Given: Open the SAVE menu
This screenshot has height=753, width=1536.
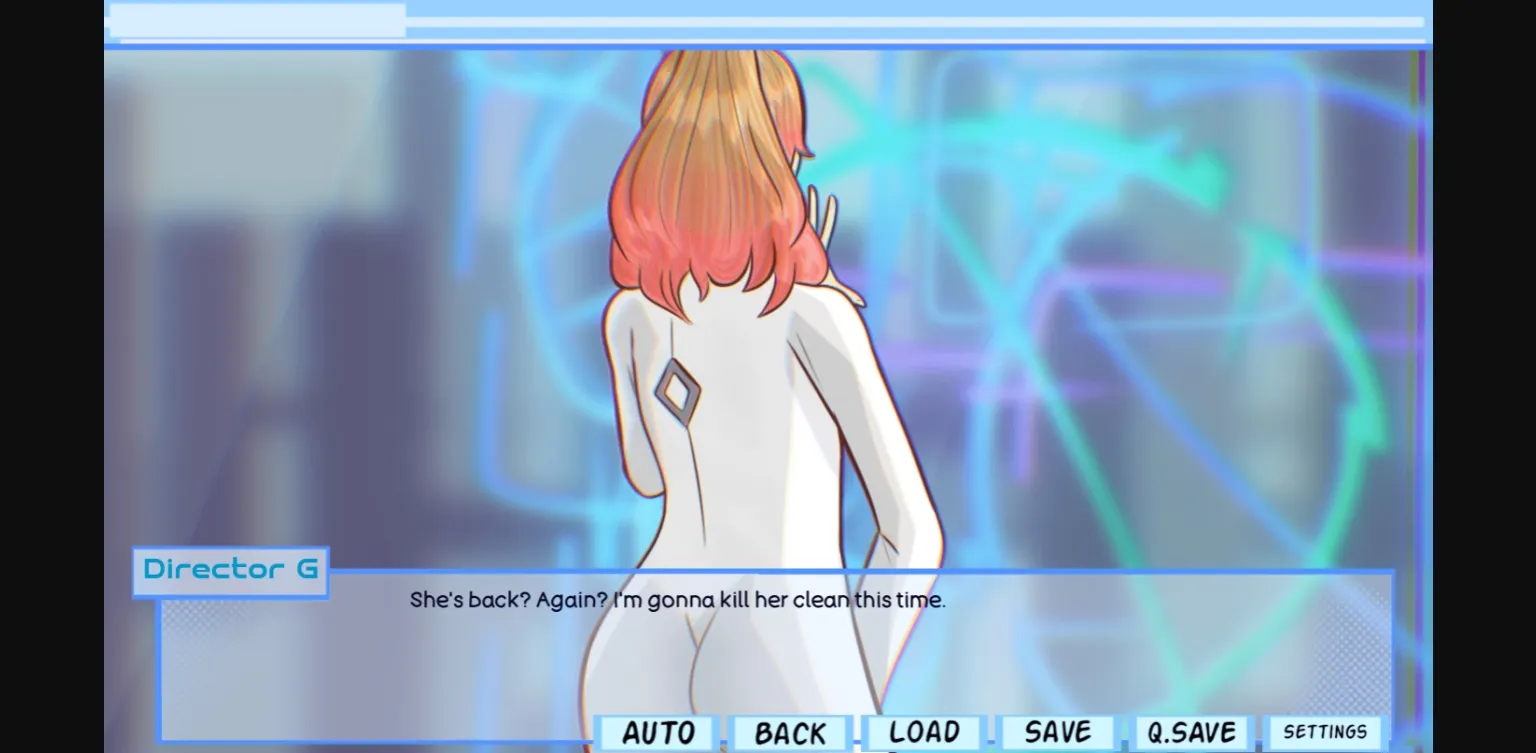Looking at the screenshot, I should [1056, 731].
